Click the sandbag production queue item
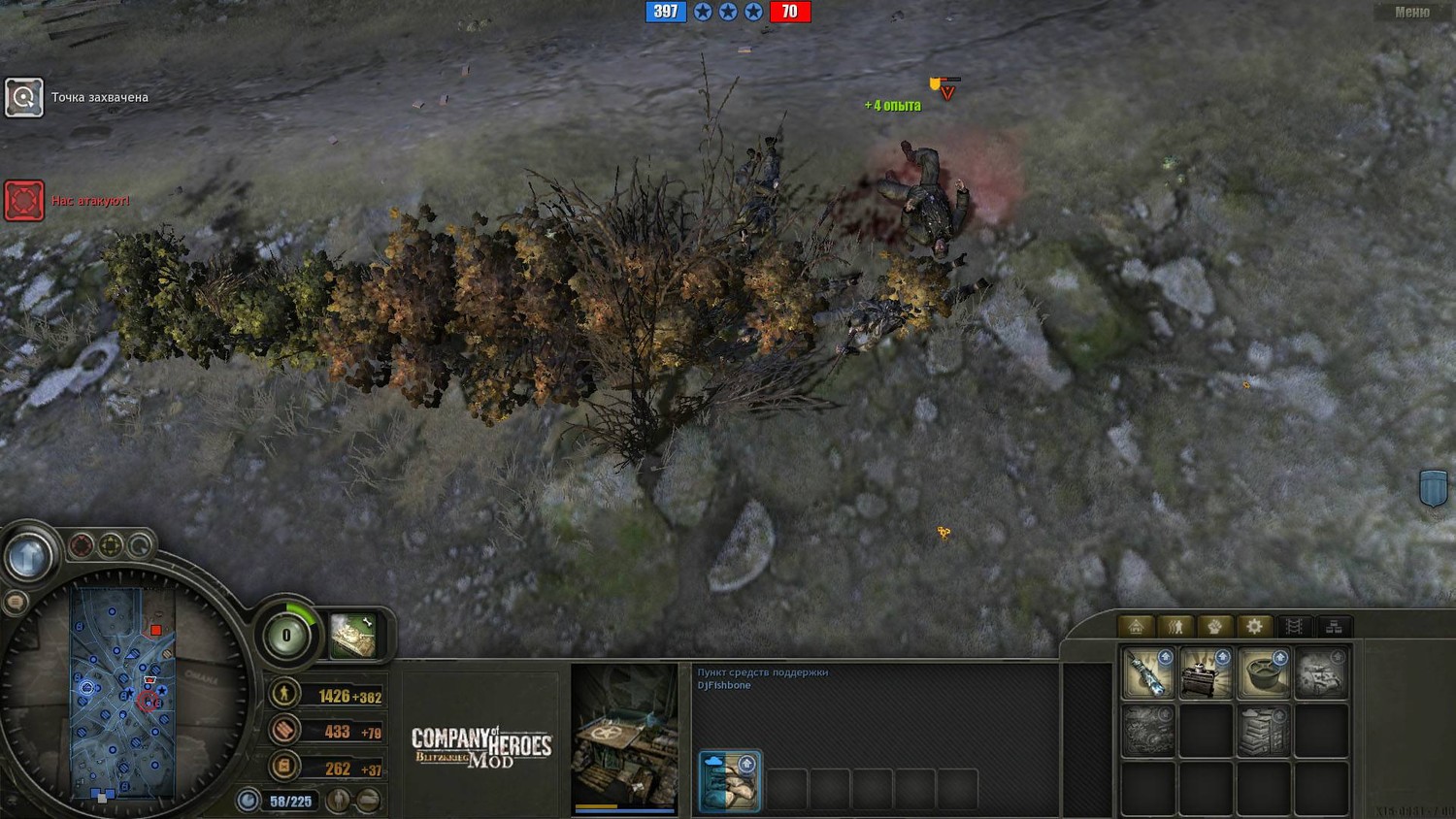Viewport: 1456px width, 819px height. click(x=730, y=781)
